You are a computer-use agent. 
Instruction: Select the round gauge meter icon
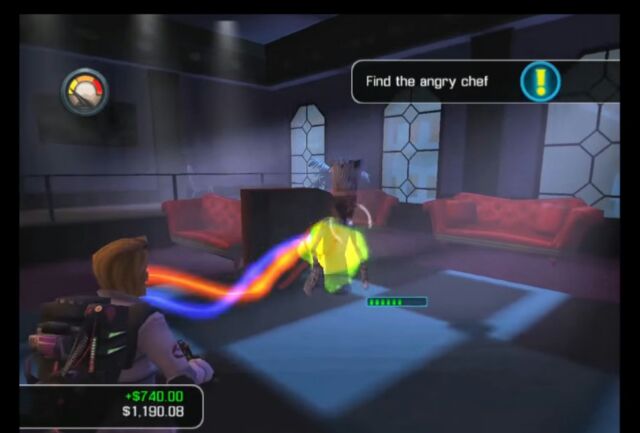coord(84,92)
